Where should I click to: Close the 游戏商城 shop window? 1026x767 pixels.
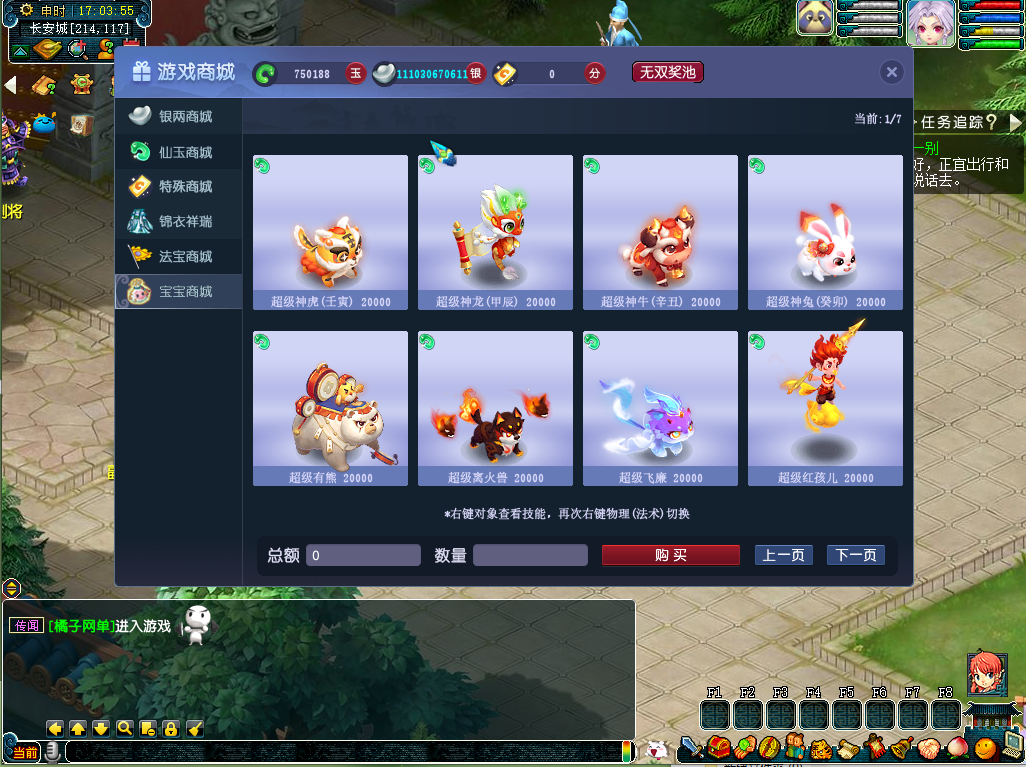pos(892,72)
